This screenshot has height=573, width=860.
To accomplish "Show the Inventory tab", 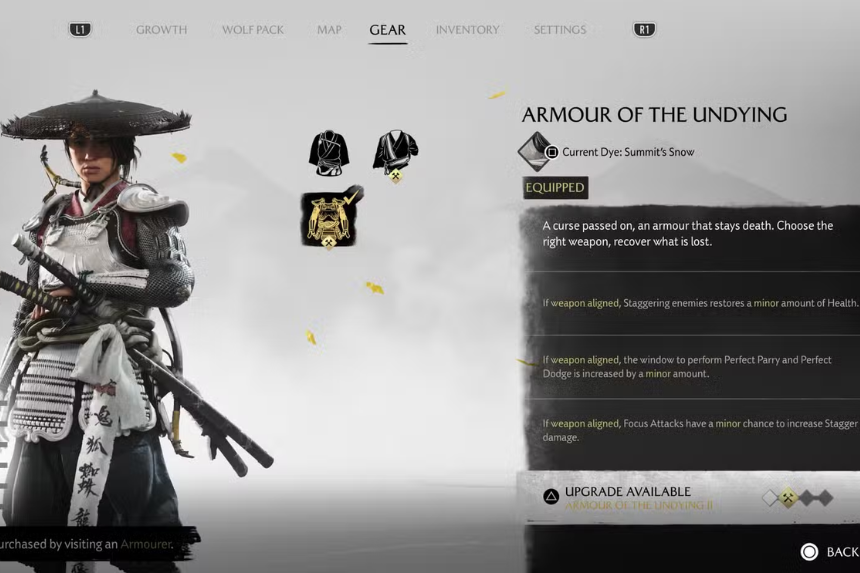I will 467,30.
